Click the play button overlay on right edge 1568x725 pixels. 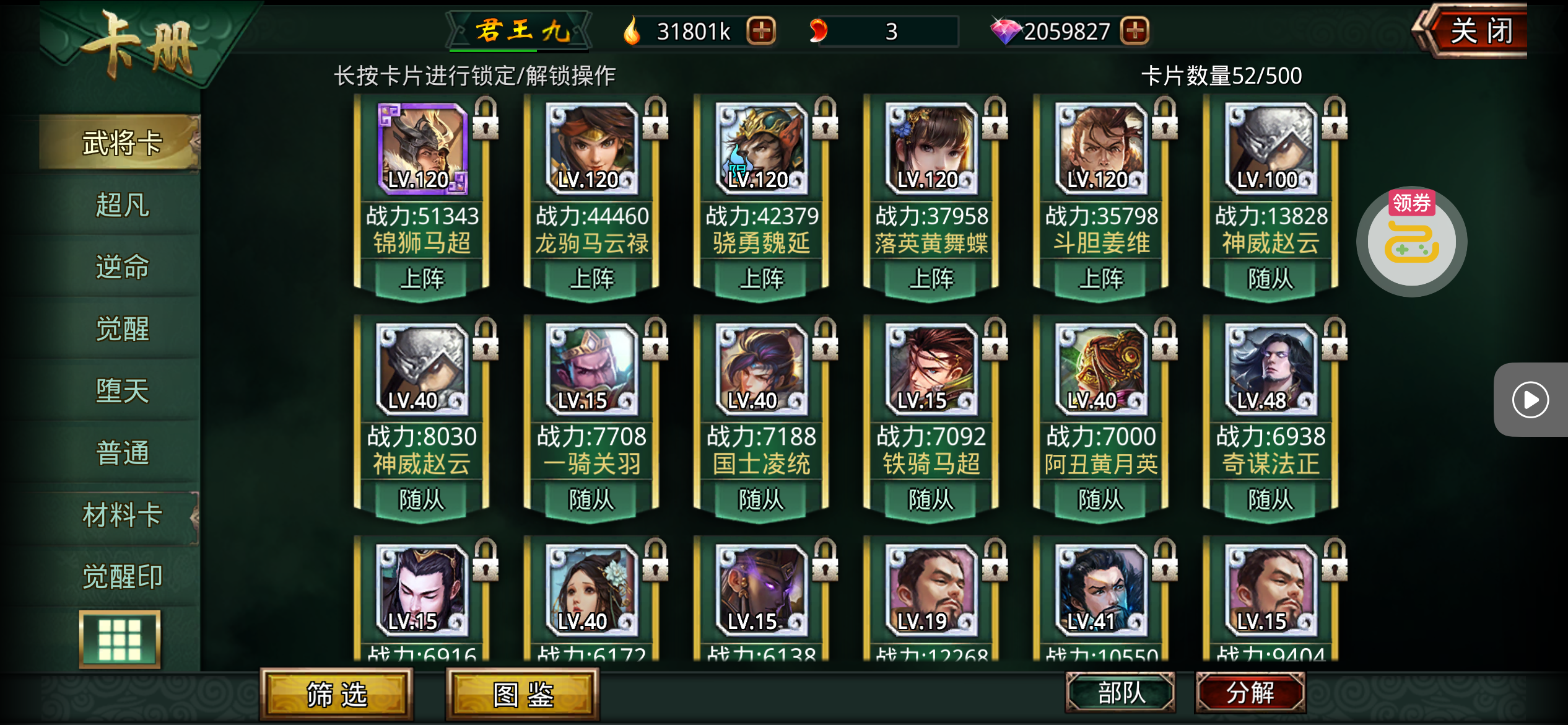[x=1530, y=400]
